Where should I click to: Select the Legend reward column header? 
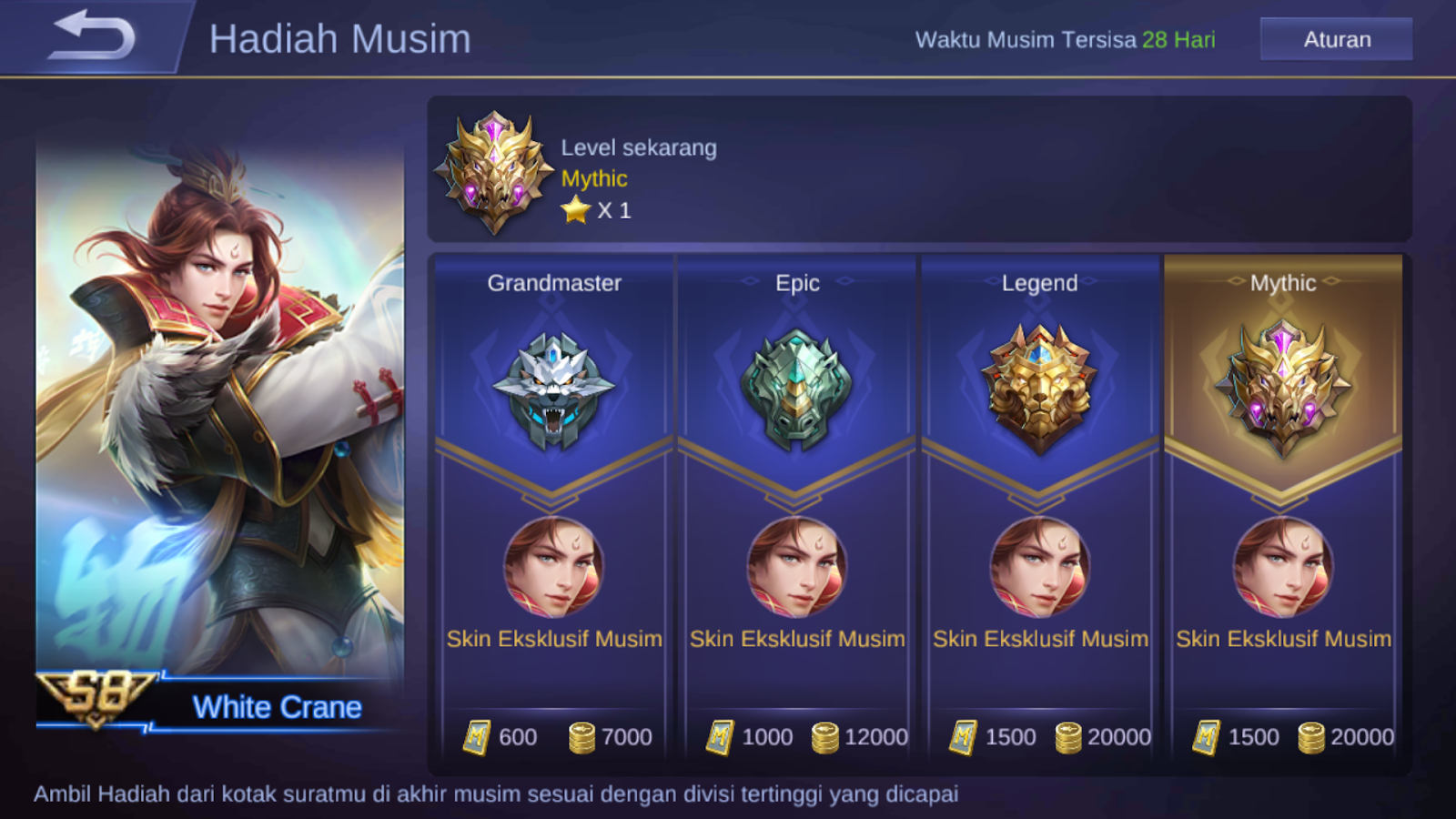[1039, 283]
